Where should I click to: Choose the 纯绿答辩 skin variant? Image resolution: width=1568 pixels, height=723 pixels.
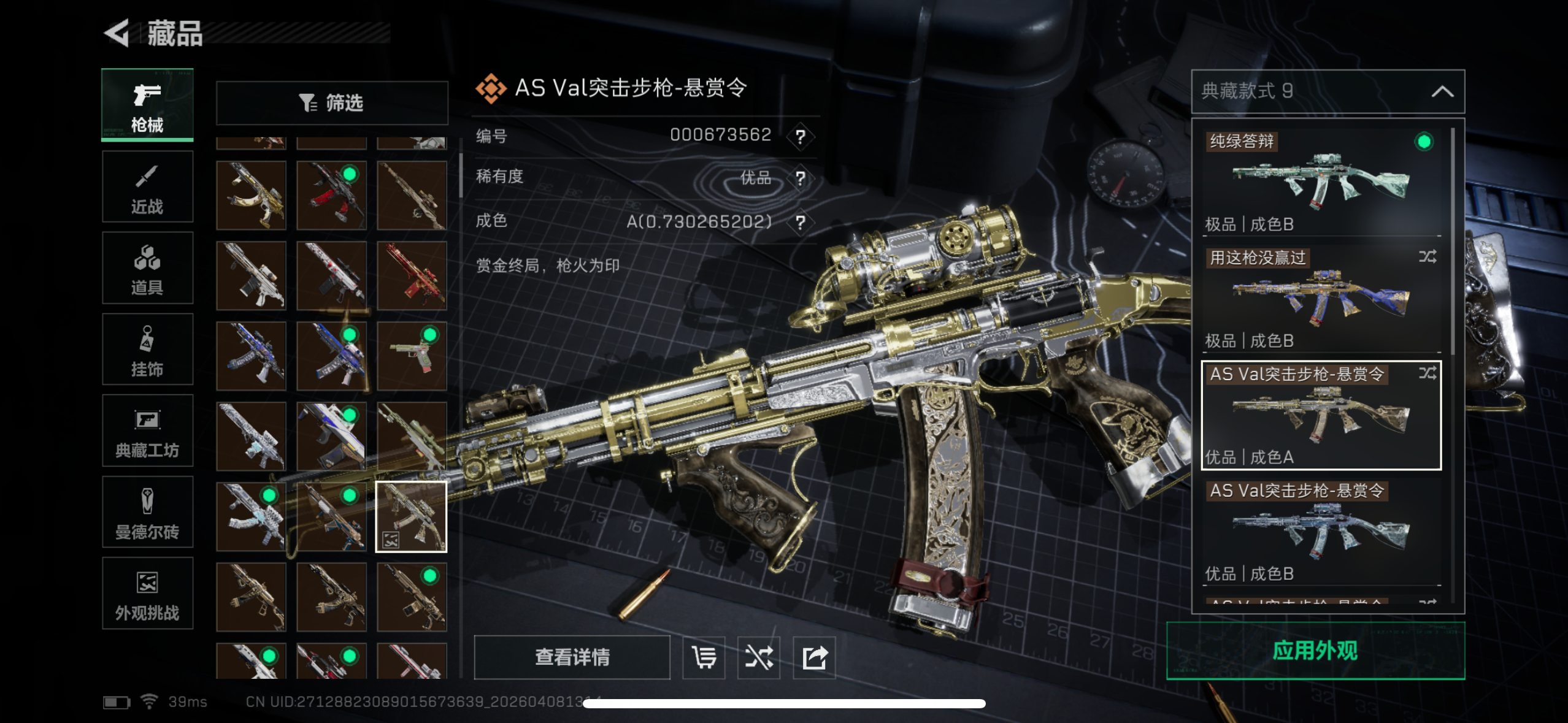pyautogui.click(x=1321, y=182)
